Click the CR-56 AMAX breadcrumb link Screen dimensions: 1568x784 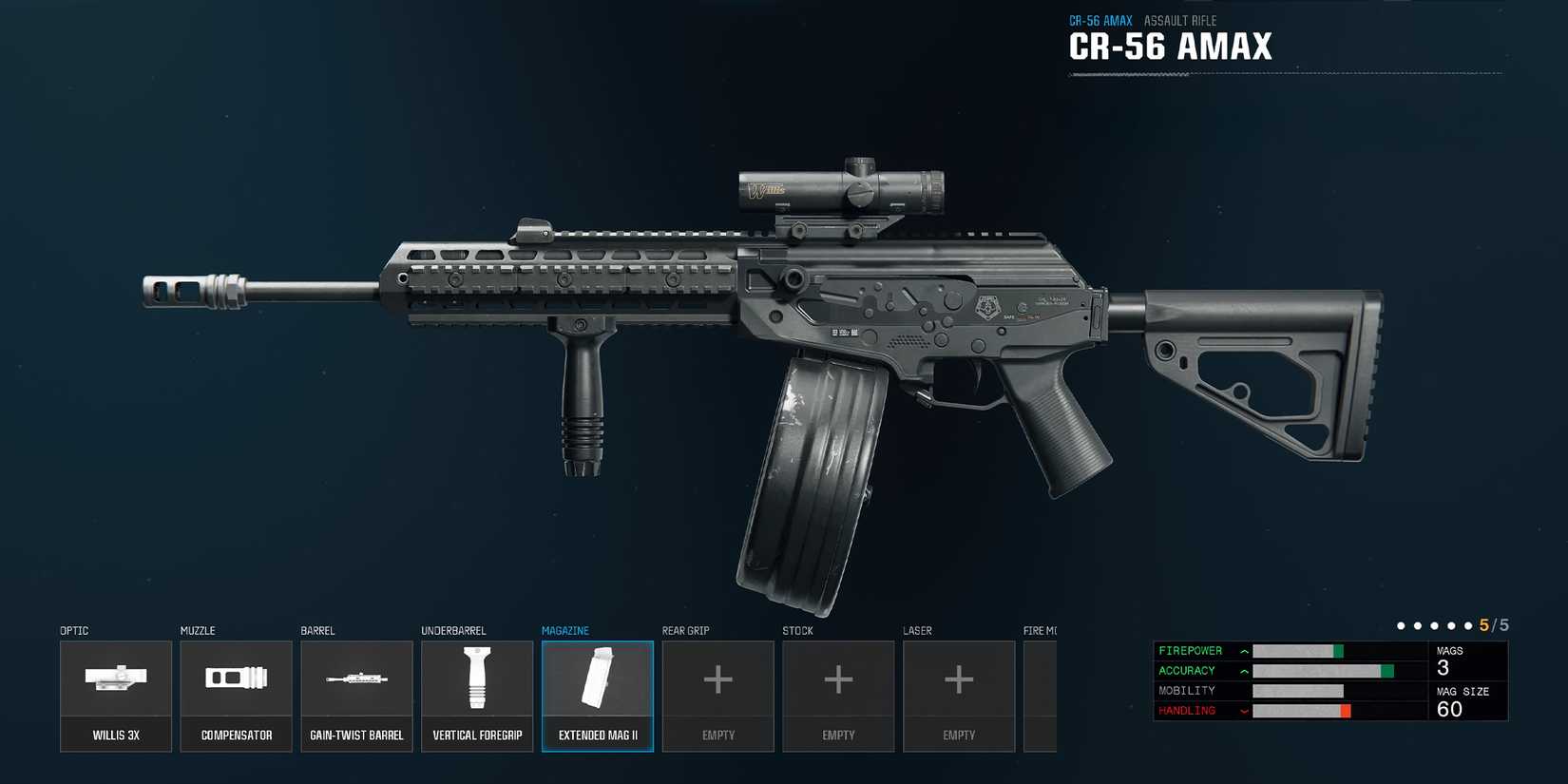point(1100,19)
